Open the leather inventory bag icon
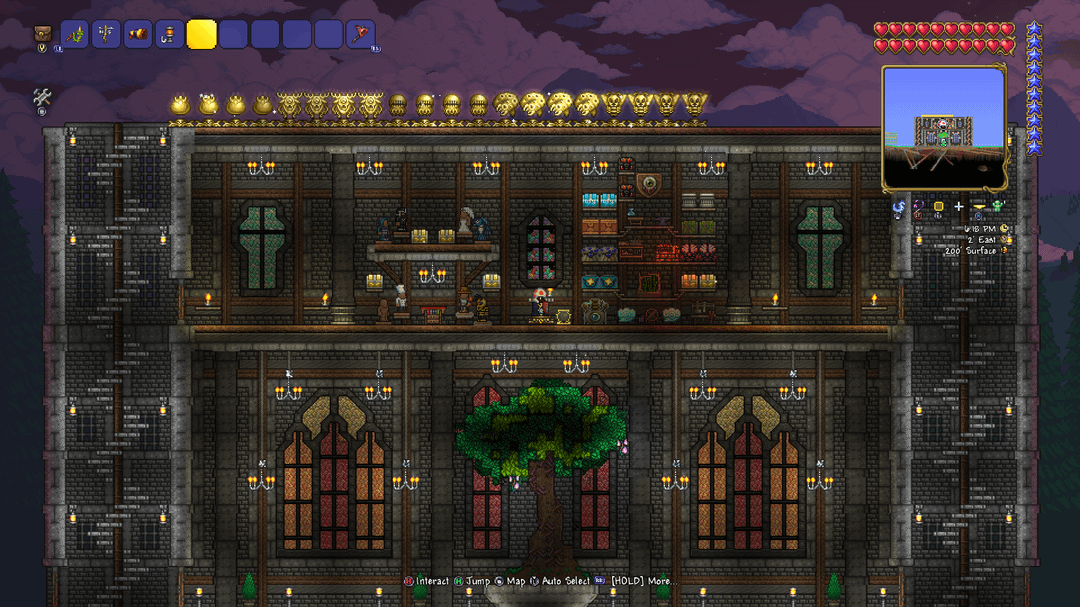Image resolution: width=1080 pixels, height=607 pixels. 43,35
